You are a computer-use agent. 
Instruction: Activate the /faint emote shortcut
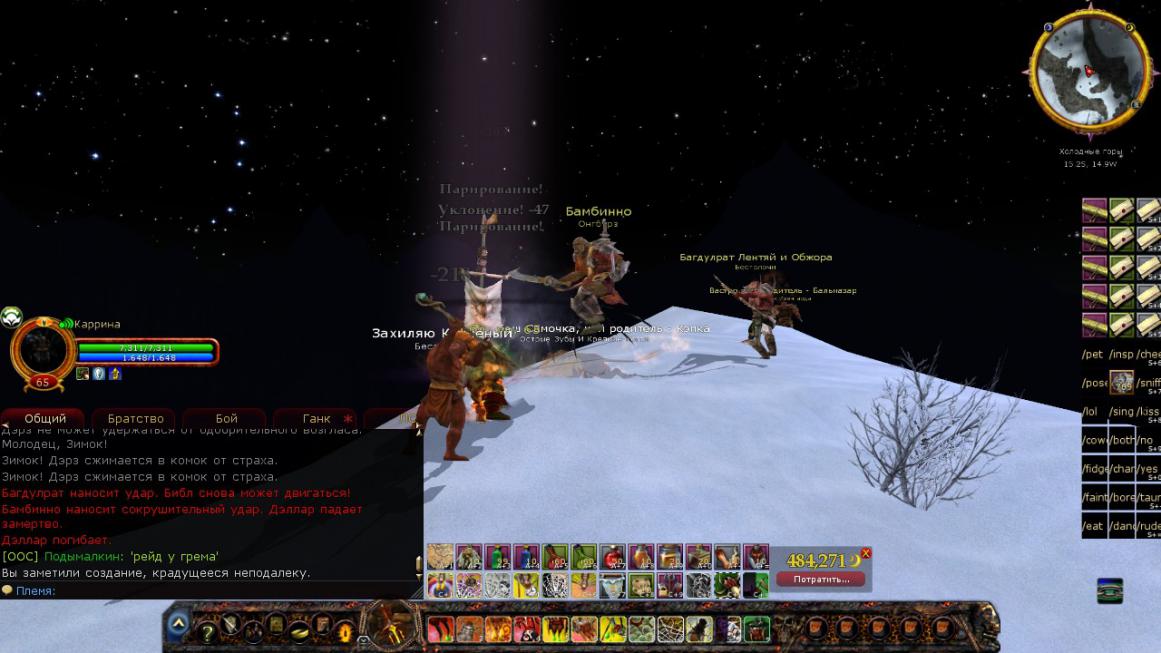click(1094, 497)
